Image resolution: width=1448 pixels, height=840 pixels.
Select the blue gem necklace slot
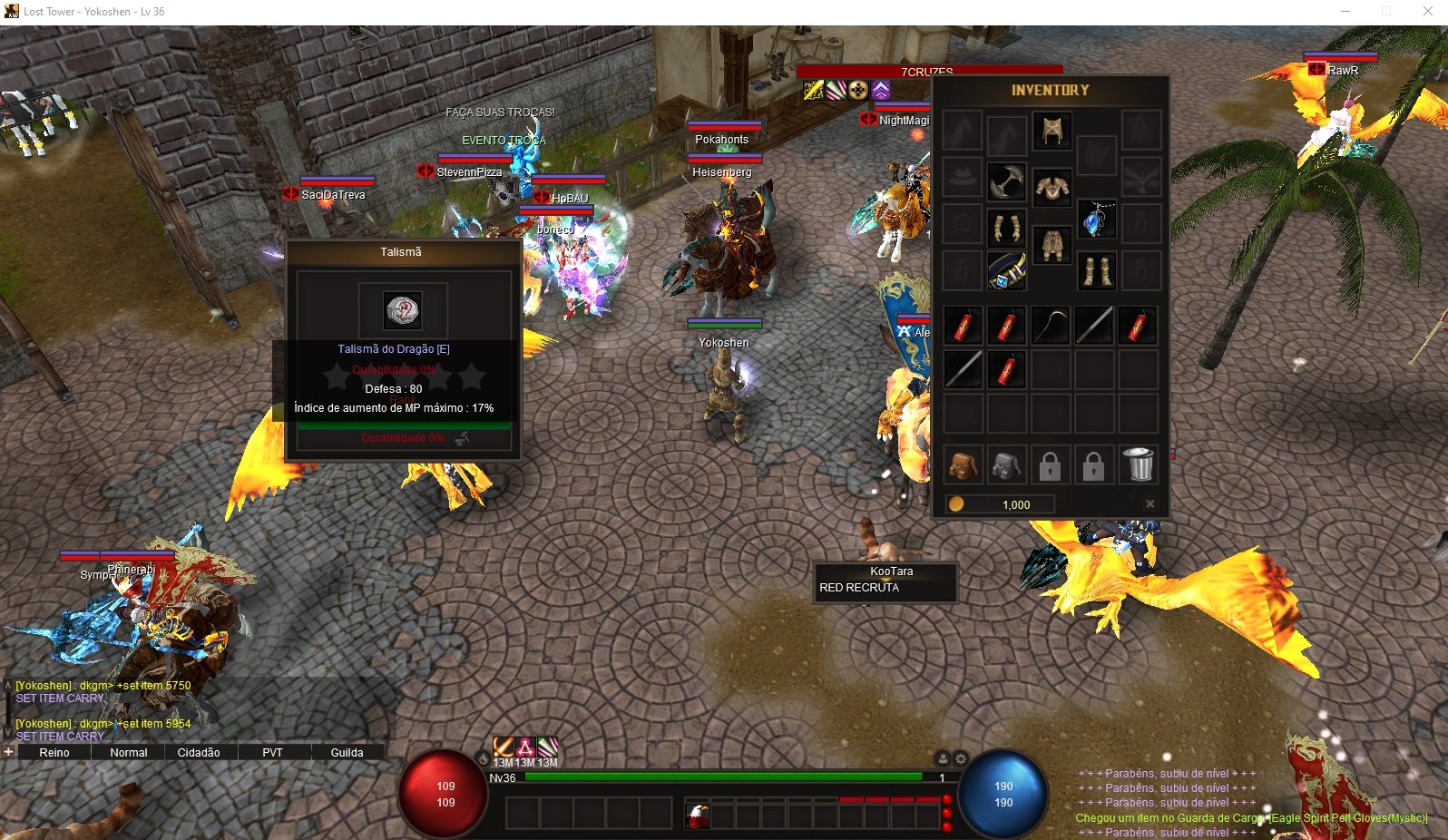click(1097, 220)
